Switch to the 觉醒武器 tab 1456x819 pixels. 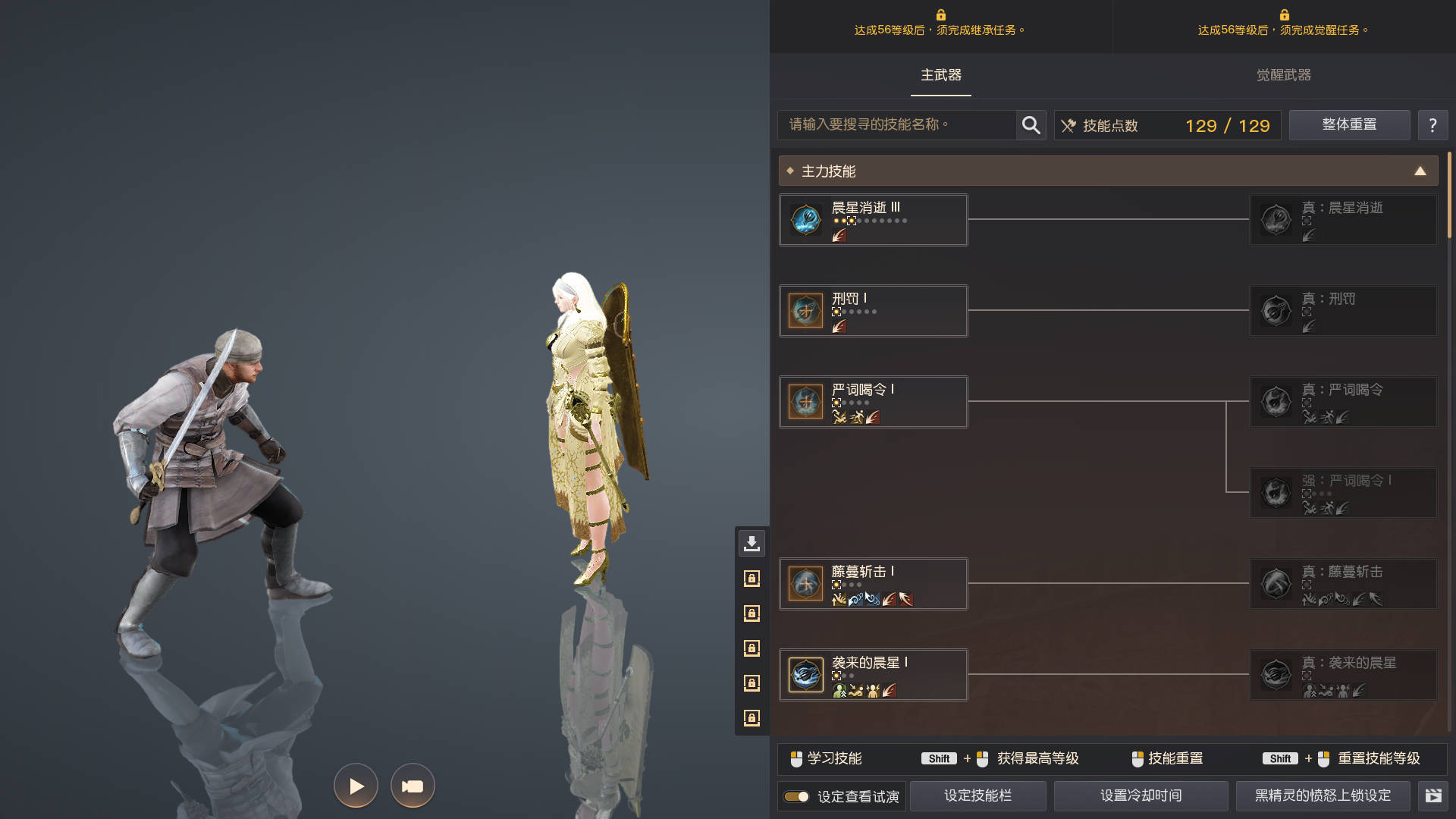pyautogui.click(x=1283, y=76)
